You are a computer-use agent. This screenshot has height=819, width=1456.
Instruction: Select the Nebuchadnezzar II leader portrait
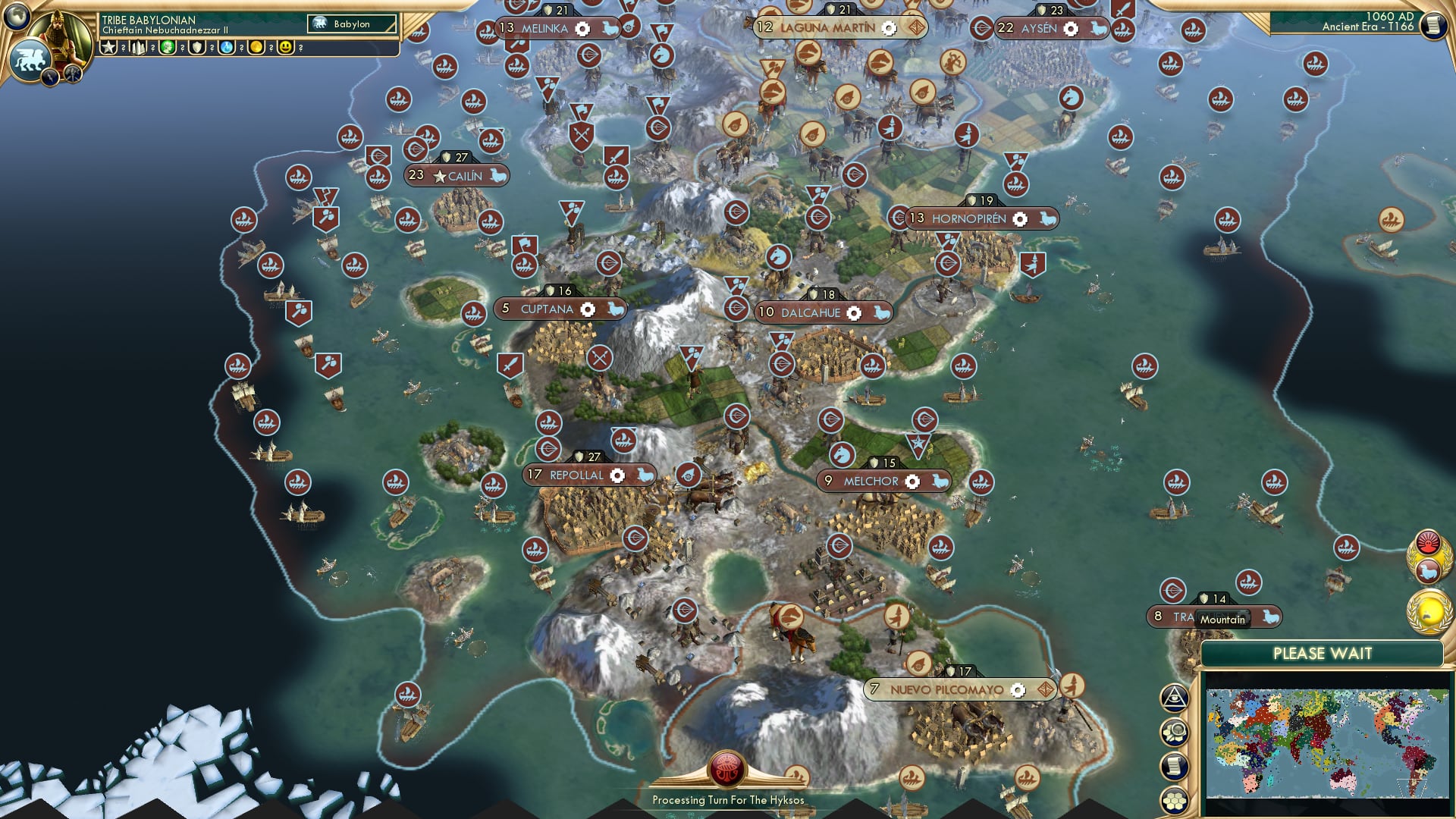click(x=62, y=36)
